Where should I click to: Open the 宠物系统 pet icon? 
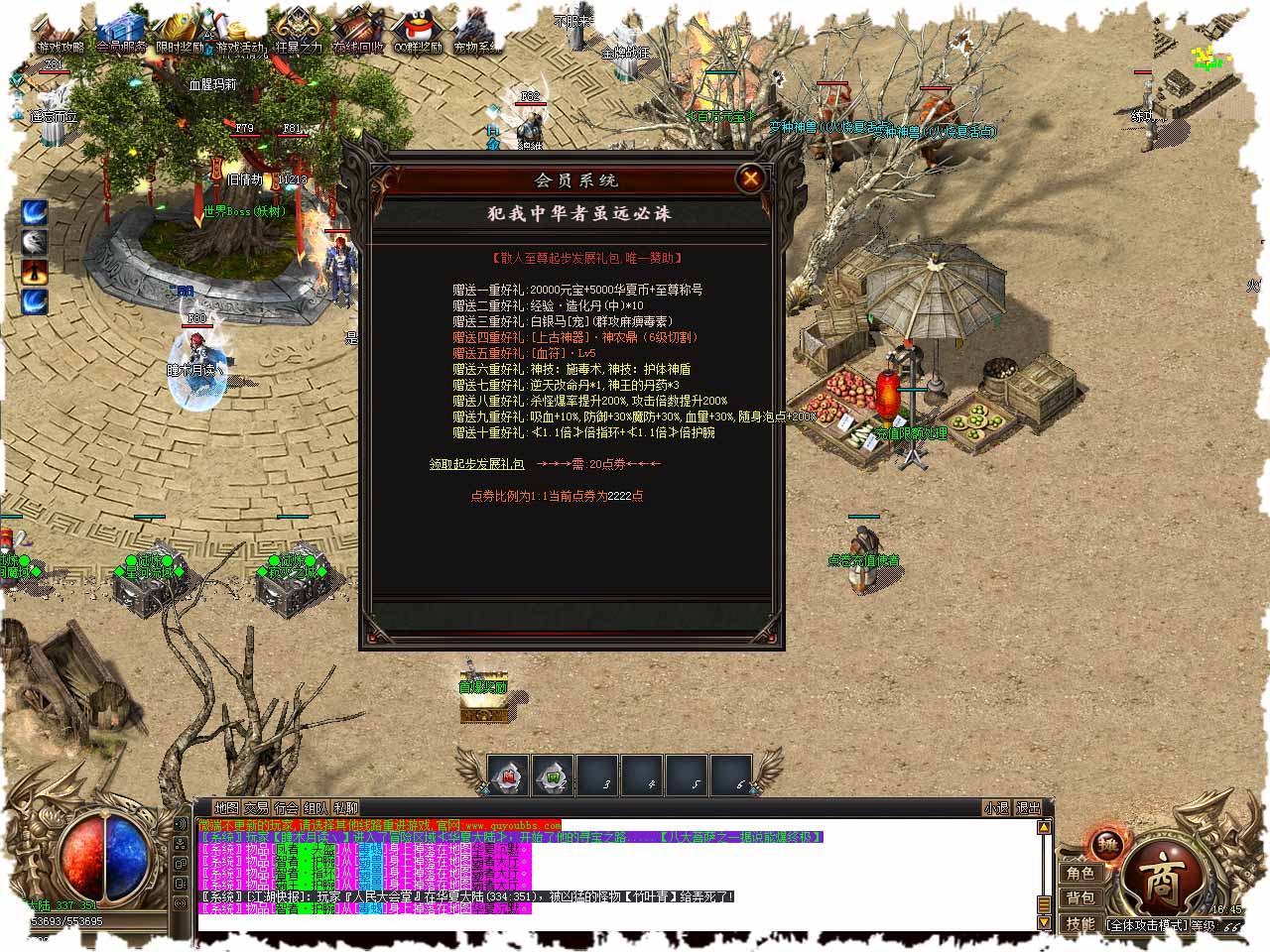click(x=477, y=32)
